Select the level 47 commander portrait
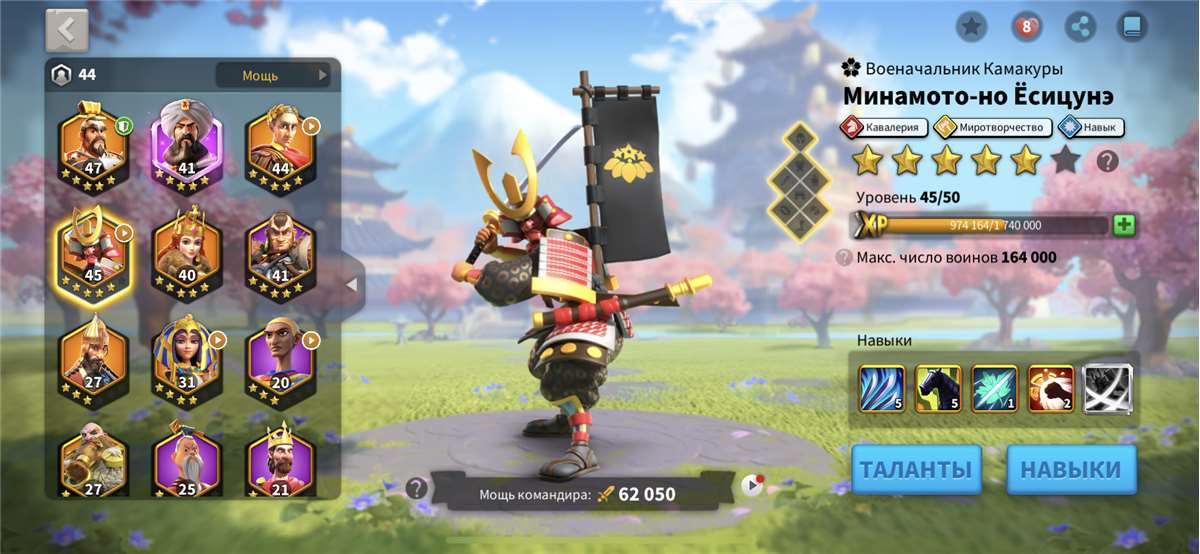The image size is (1200, 554). click(93, 143)
